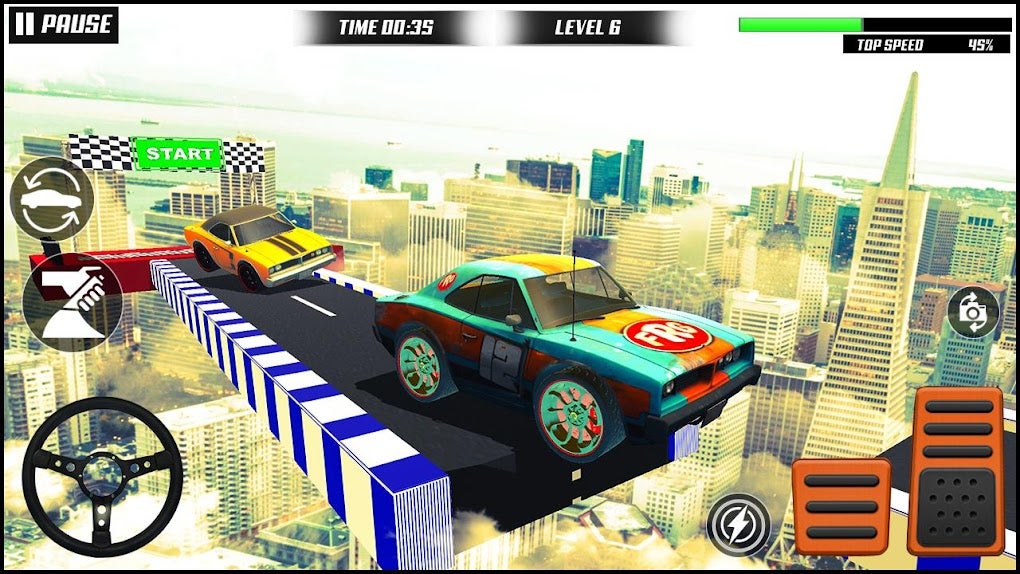
Task: Pause the game
Action: [x=63, y=25]
